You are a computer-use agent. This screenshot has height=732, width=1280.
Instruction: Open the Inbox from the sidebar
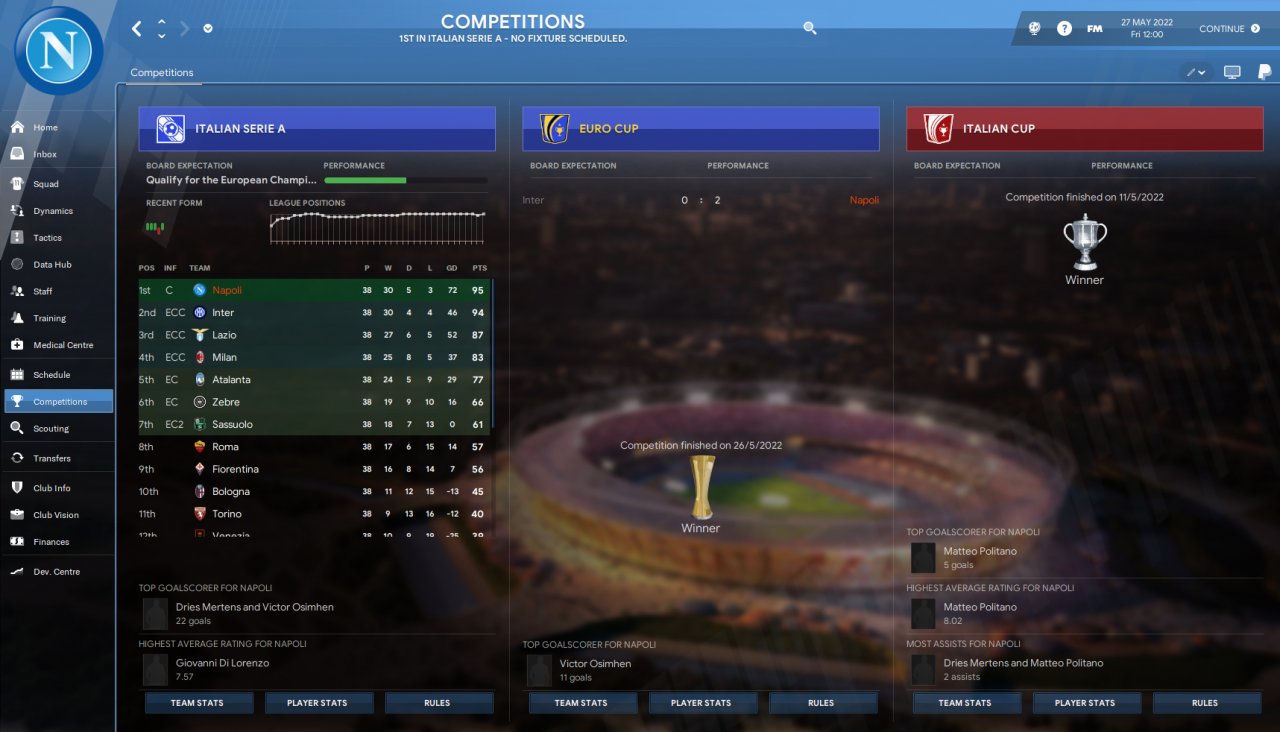[x=45, y=154]
